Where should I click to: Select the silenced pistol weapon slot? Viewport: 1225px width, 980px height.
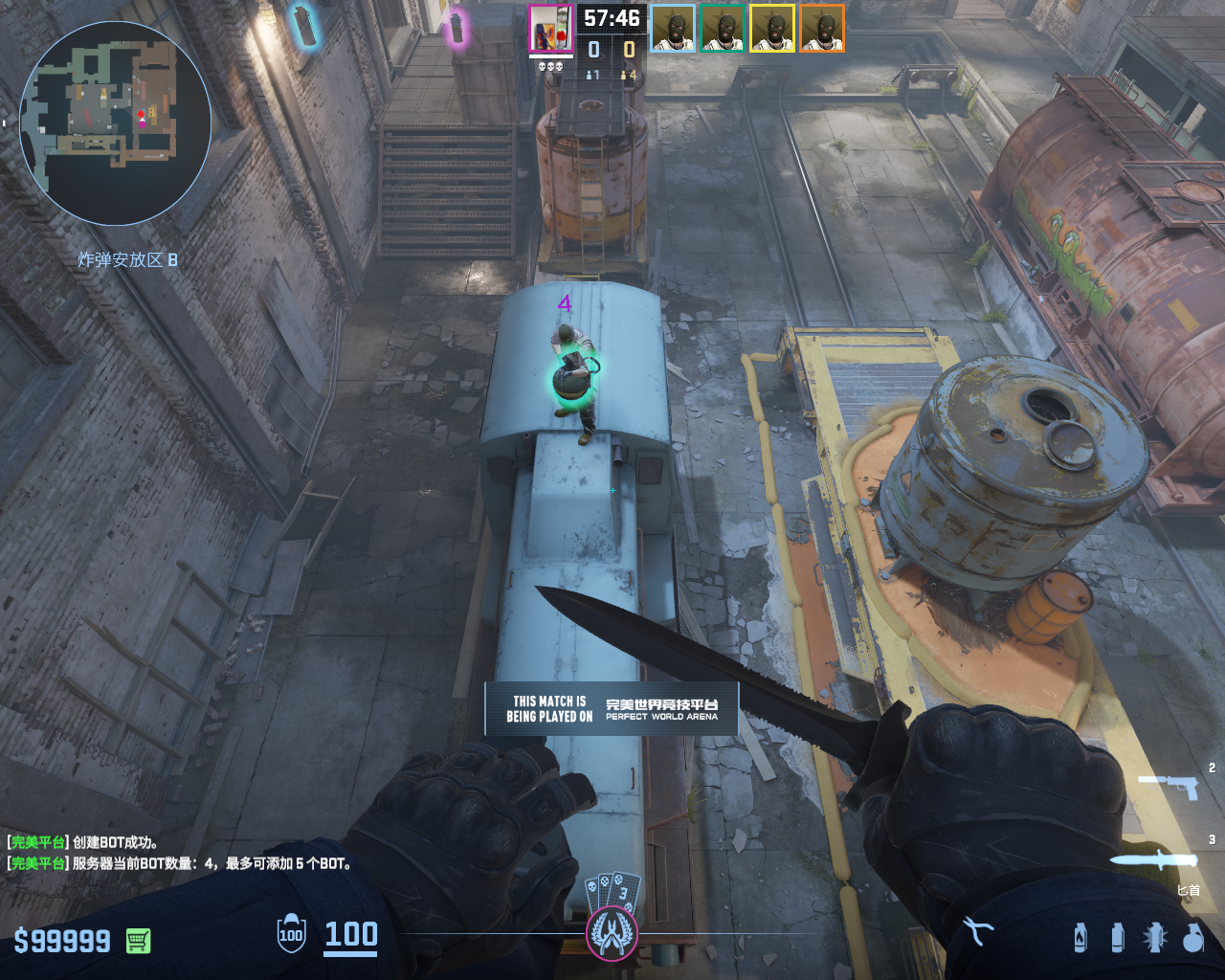coord(1169,786)
